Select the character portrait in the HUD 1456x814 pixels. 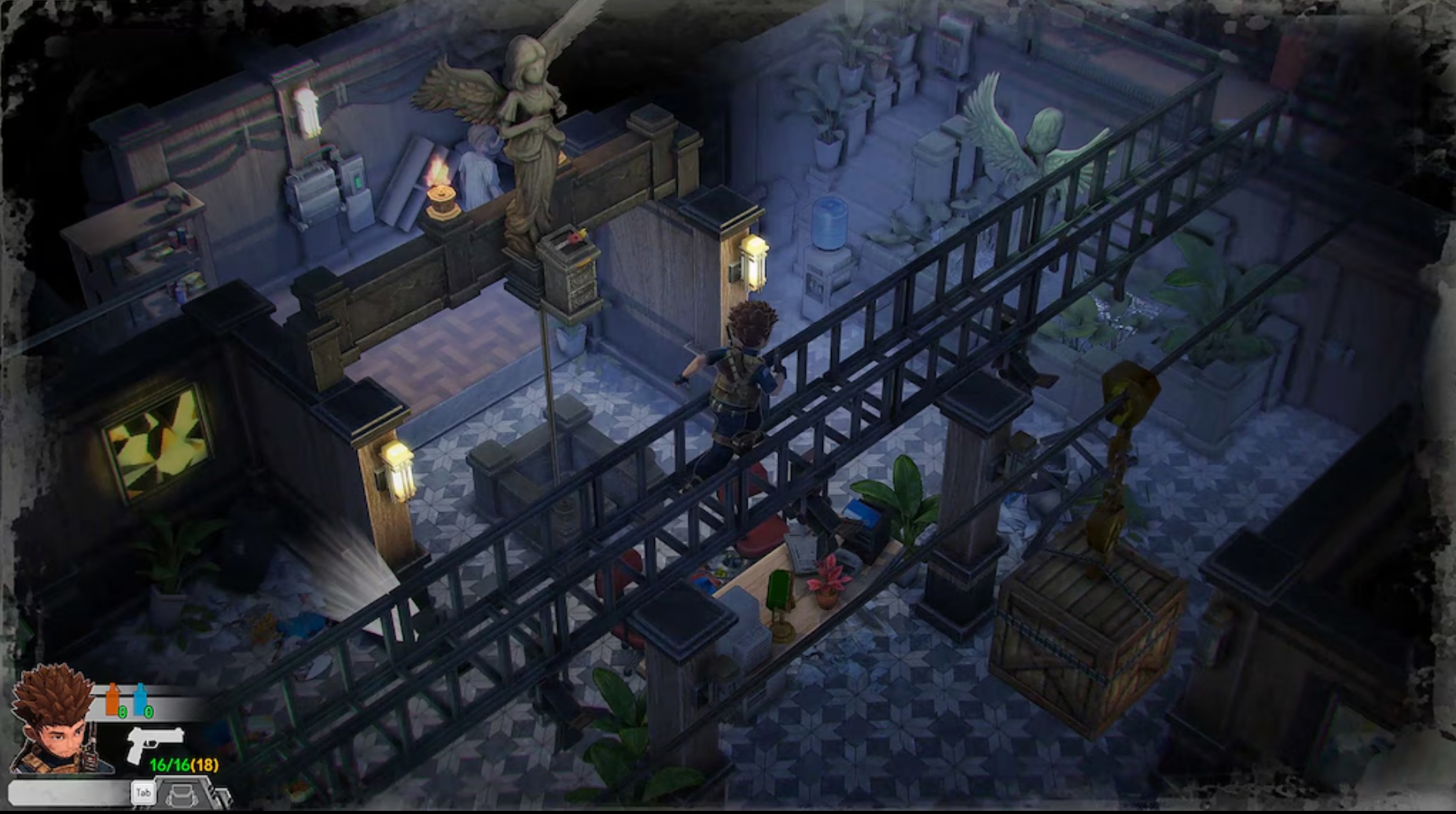53,721
